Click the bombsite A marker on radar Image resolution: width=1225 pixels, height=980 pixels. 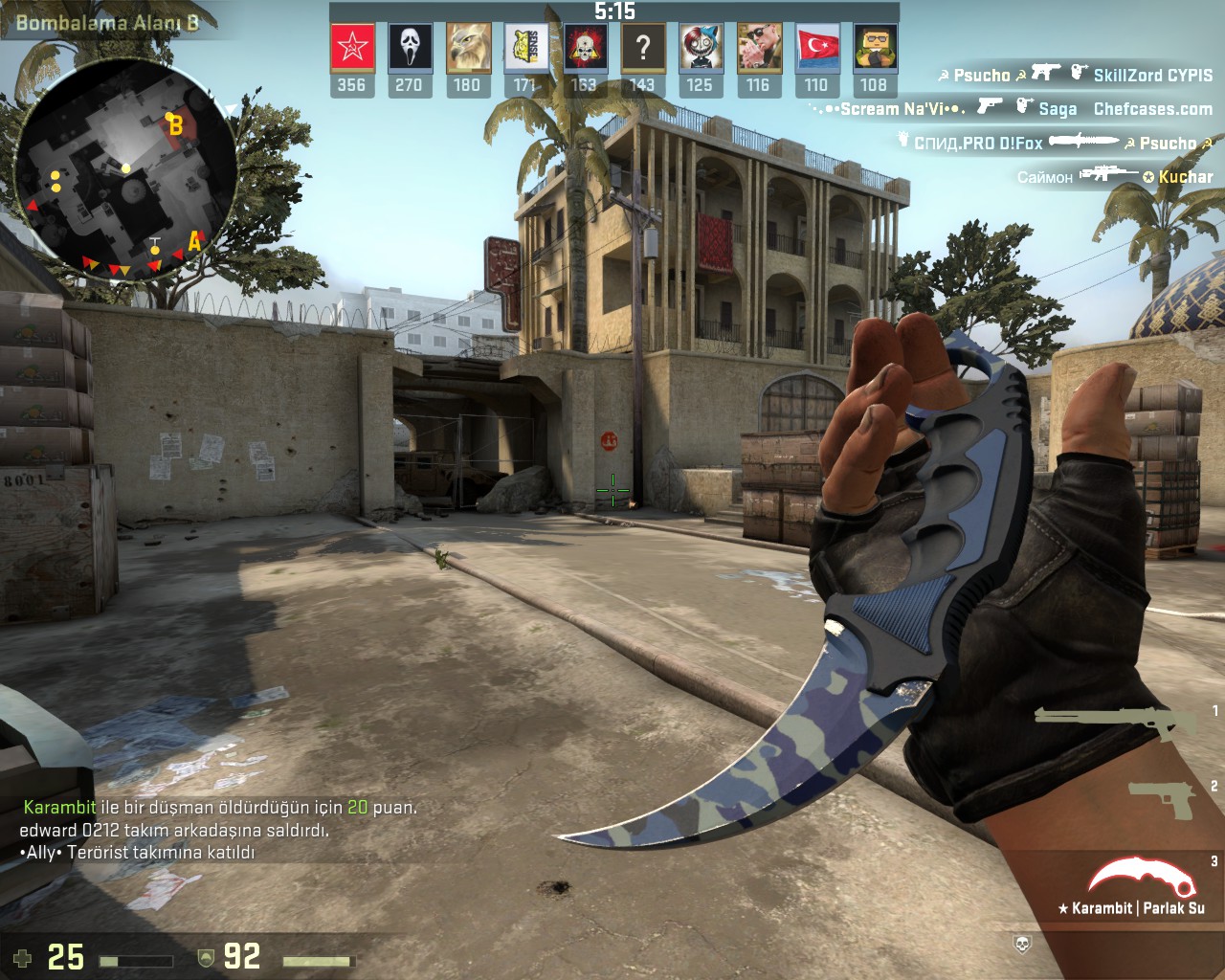[194, 241]
